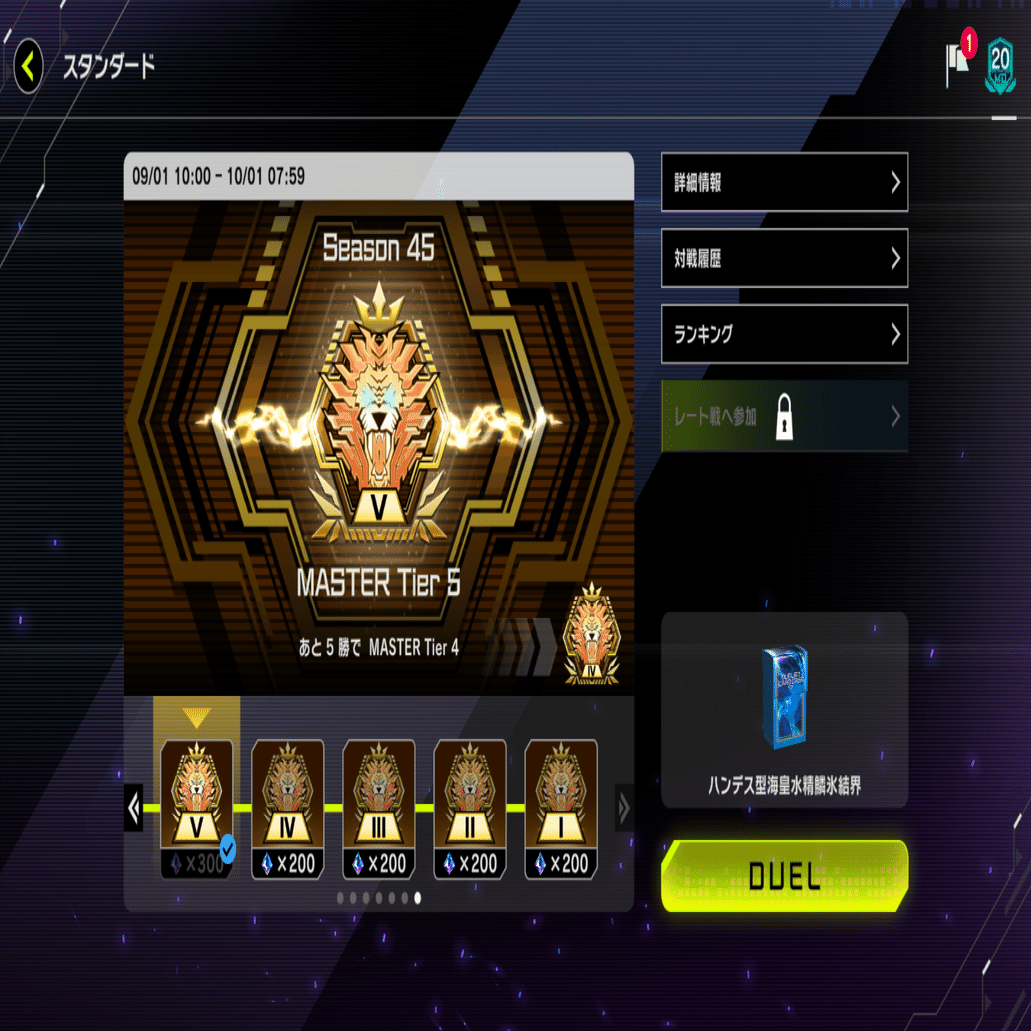
Task: Select the Tier I reward tile
Action: point(560,808)
